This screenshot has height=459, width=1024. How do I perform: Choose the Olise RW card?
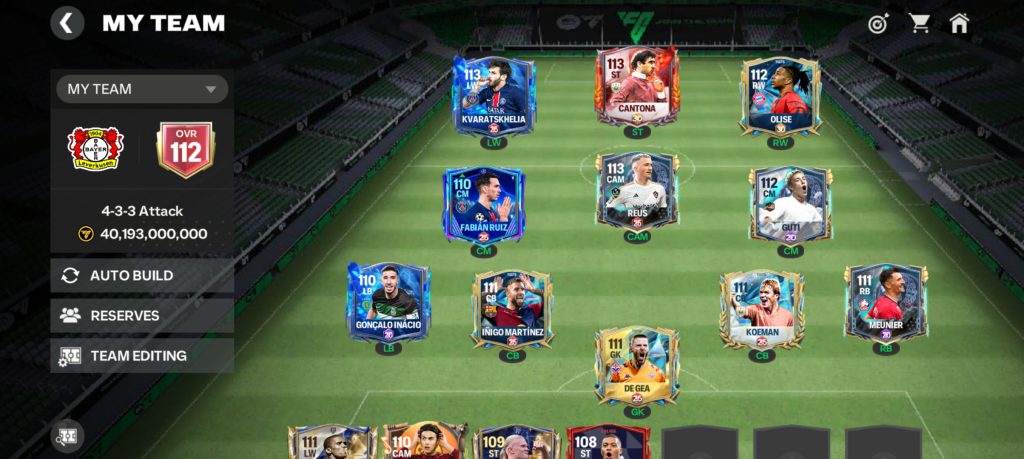(x=780, y=93)
